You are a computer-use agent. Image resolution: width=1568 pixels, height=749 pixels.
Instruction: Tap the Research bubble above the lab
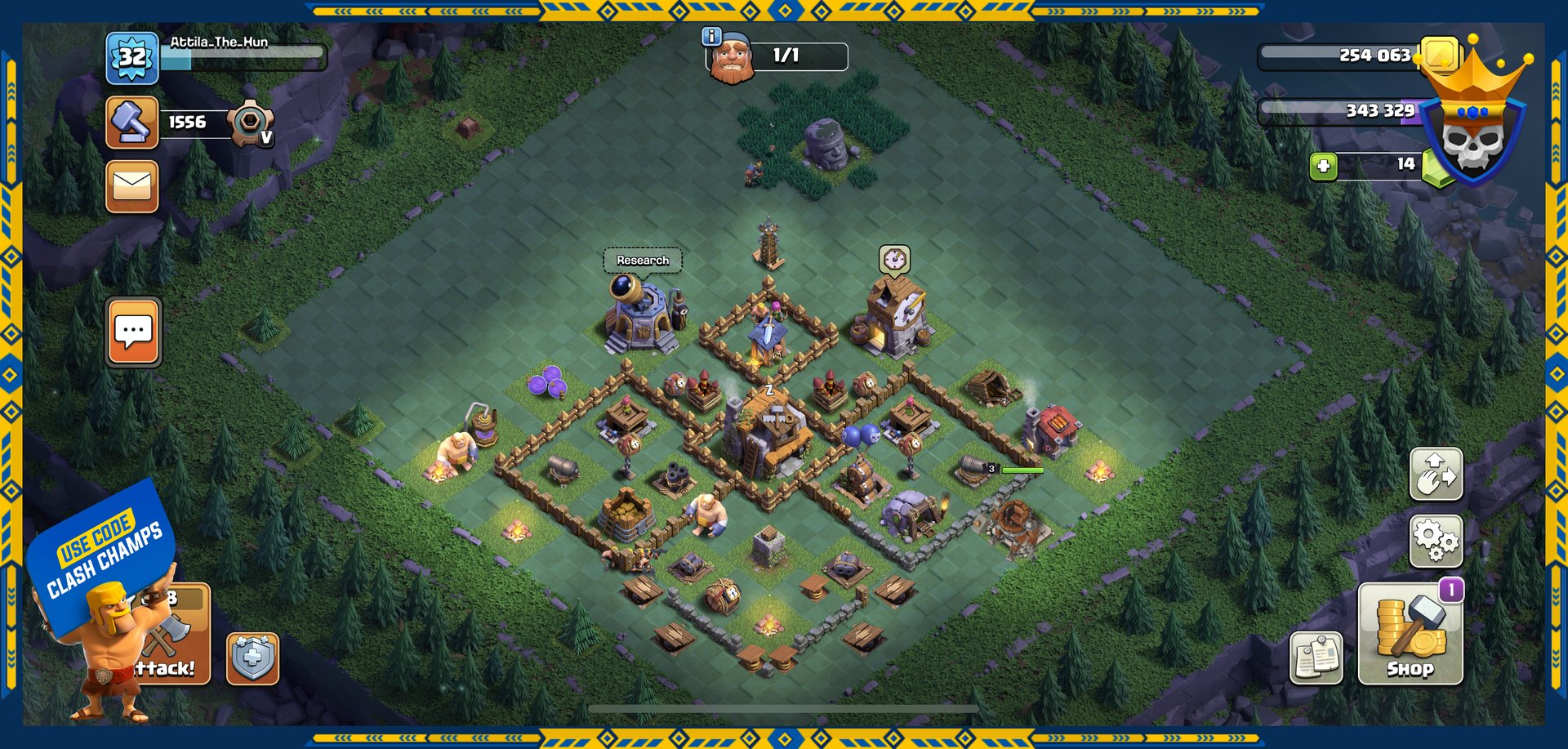click(x=643, y=261)
